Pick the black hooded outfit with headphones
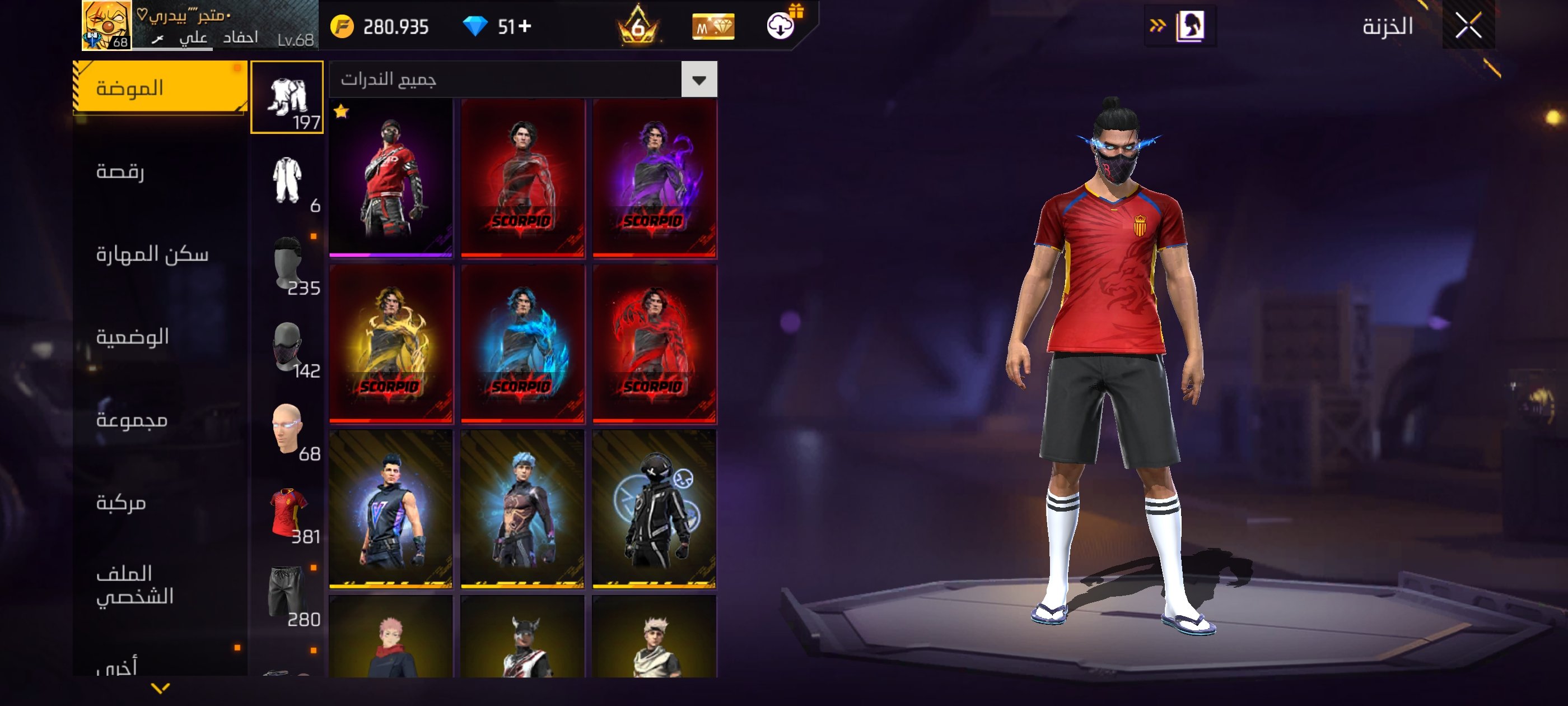The height and width of the screenshot is (706, 1568). [654, 509]
